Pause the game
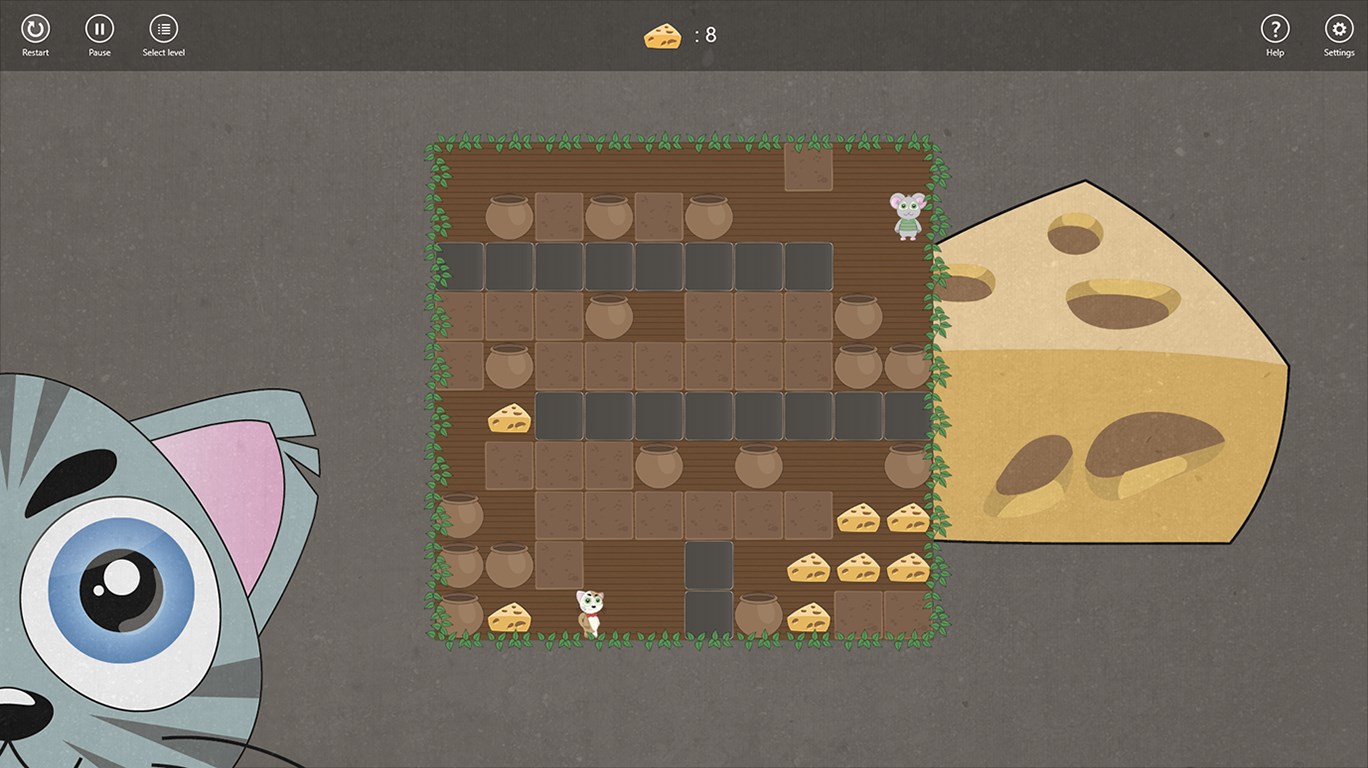Screen dimensions: 1368x768 99,29
